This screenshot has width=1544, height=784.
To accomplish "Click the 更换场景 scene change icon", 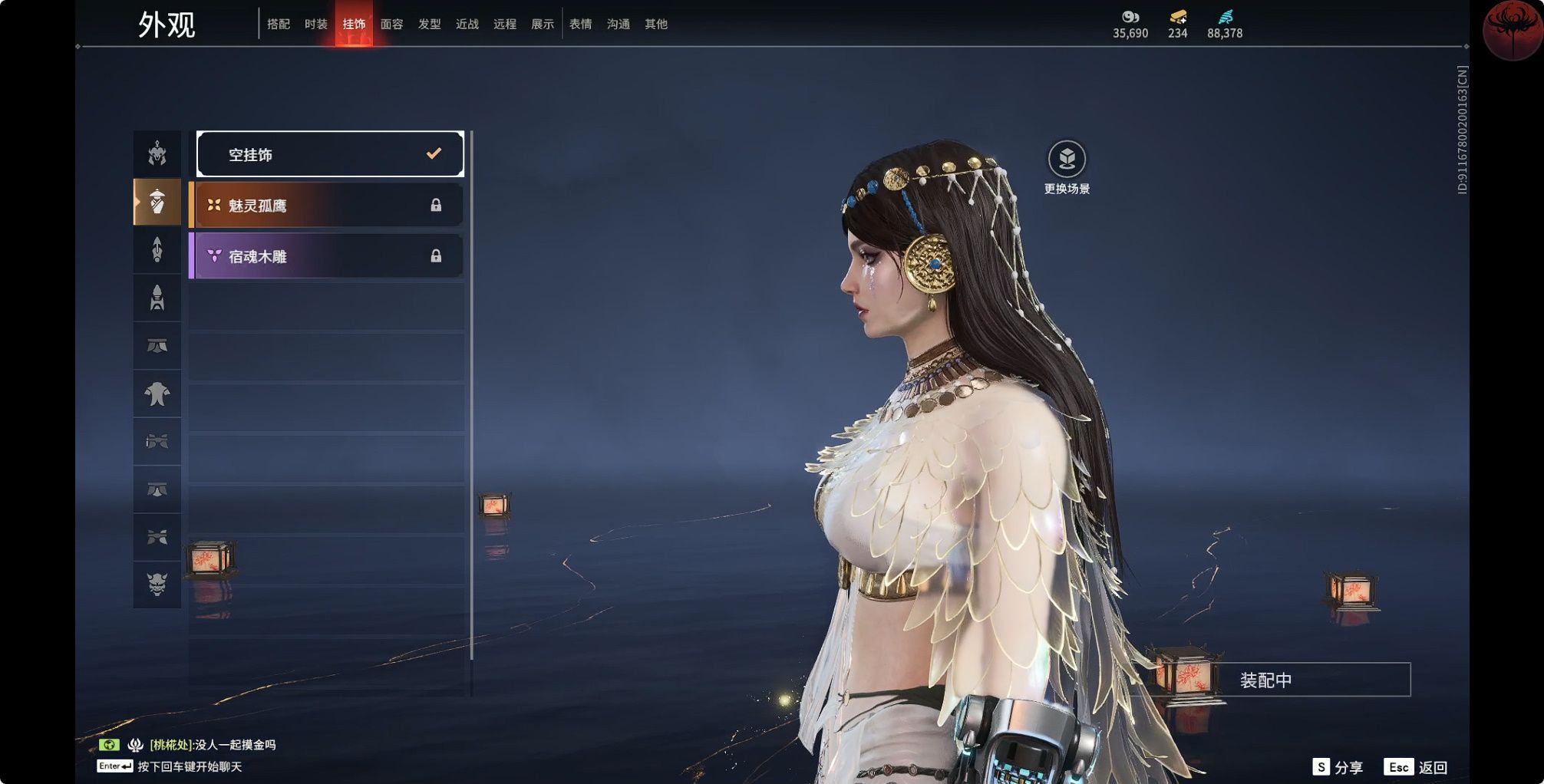I will (x=1067, y=160).
